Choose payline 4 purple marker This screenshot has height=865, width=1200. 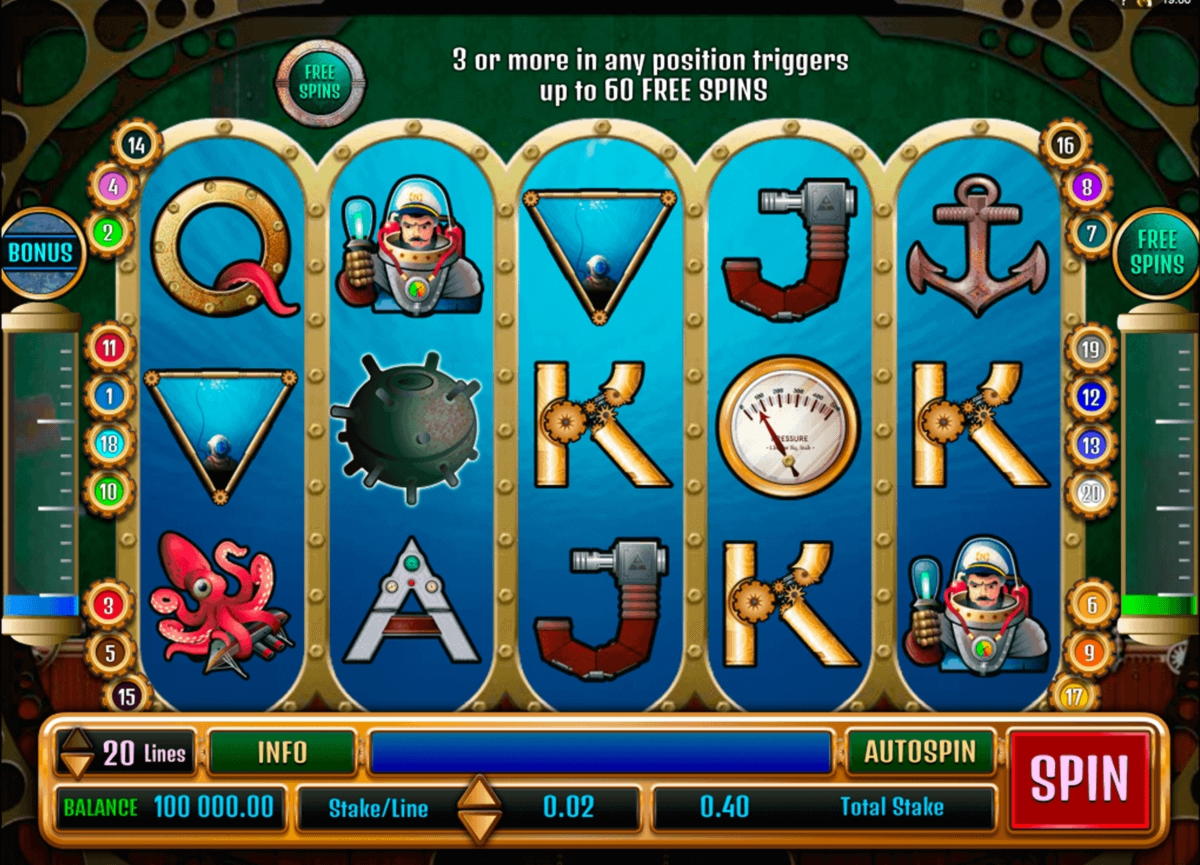(113, 185)
